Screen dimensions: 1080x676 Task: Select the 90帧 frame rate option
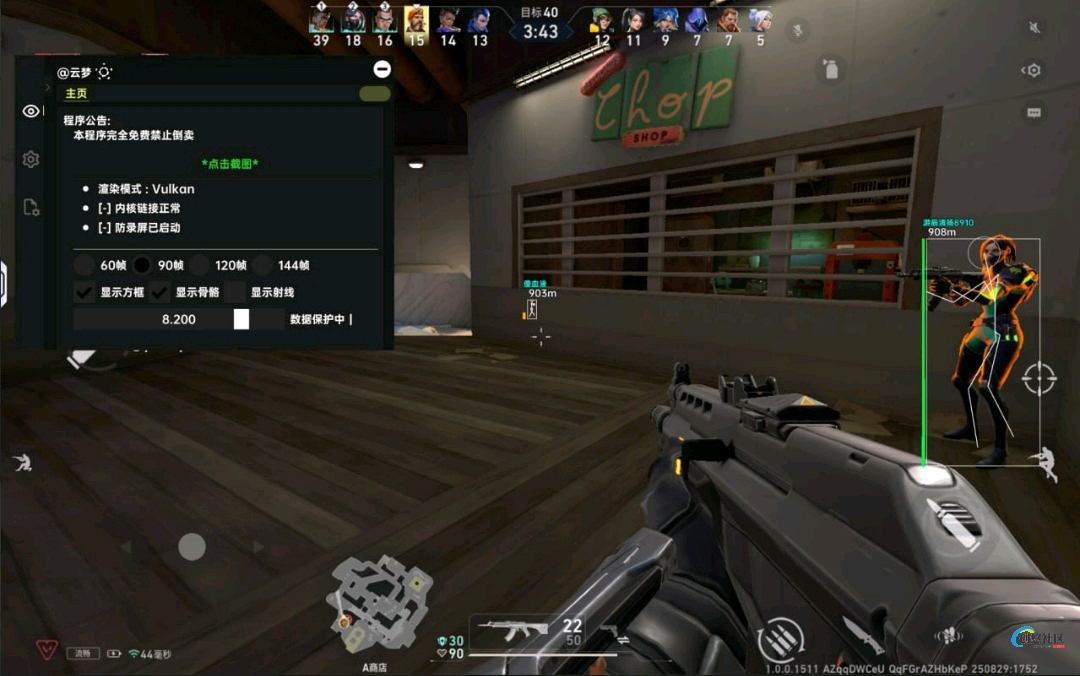[x=143, y=265]
